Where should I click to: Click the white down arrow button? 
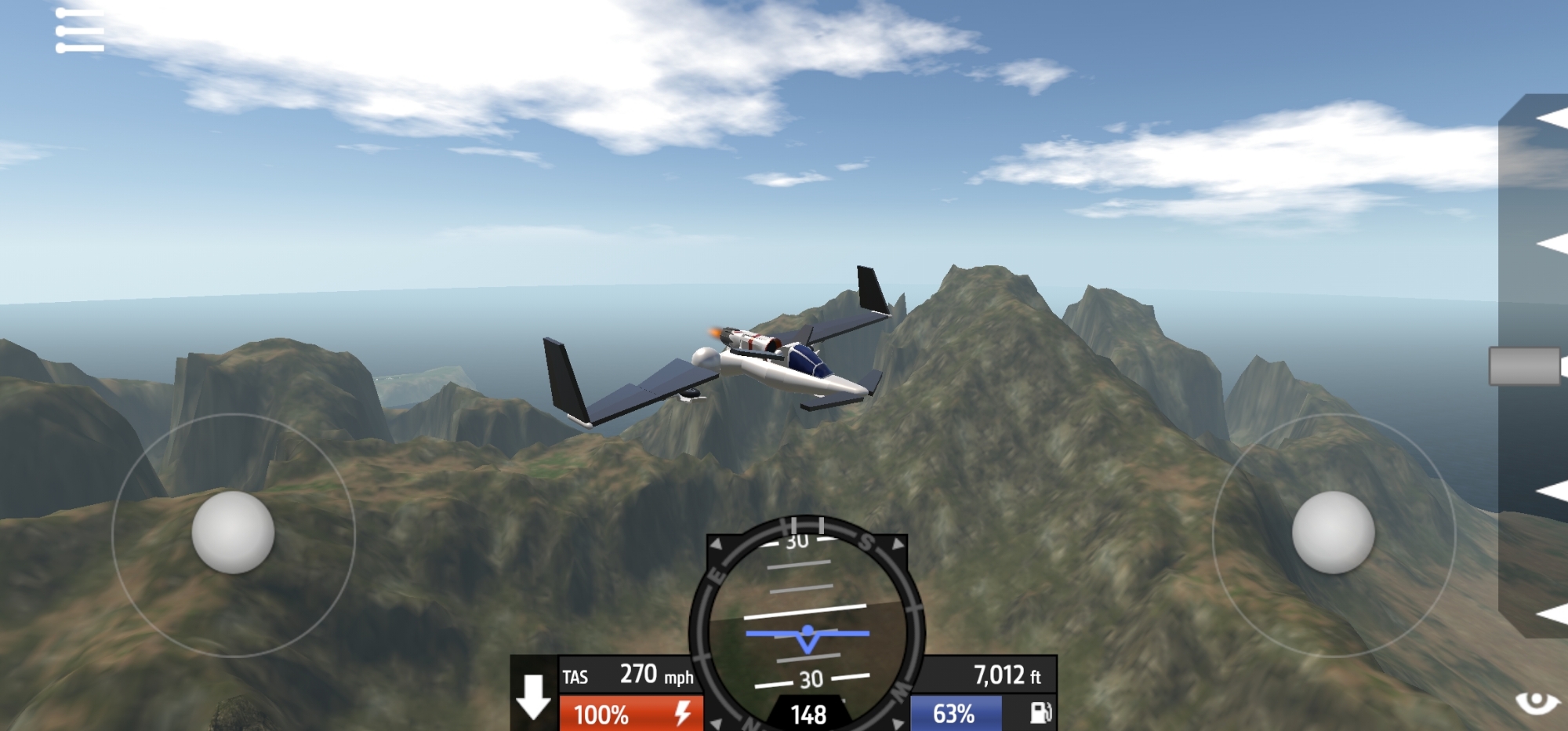534,695
